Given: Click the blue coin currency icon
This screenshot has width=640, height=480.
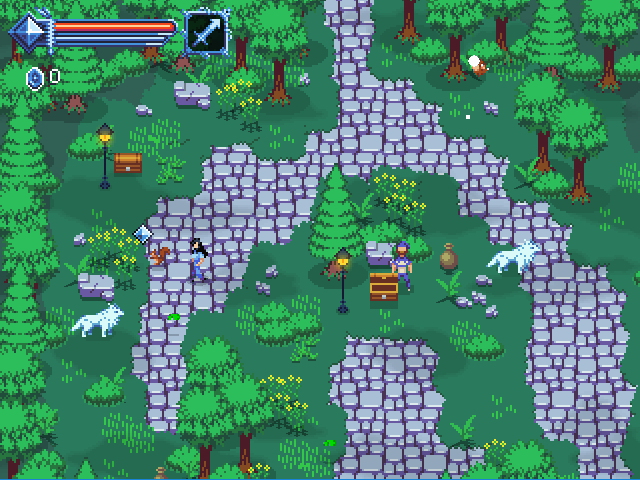Looking at the screenshot, I should tap(35, 76).
